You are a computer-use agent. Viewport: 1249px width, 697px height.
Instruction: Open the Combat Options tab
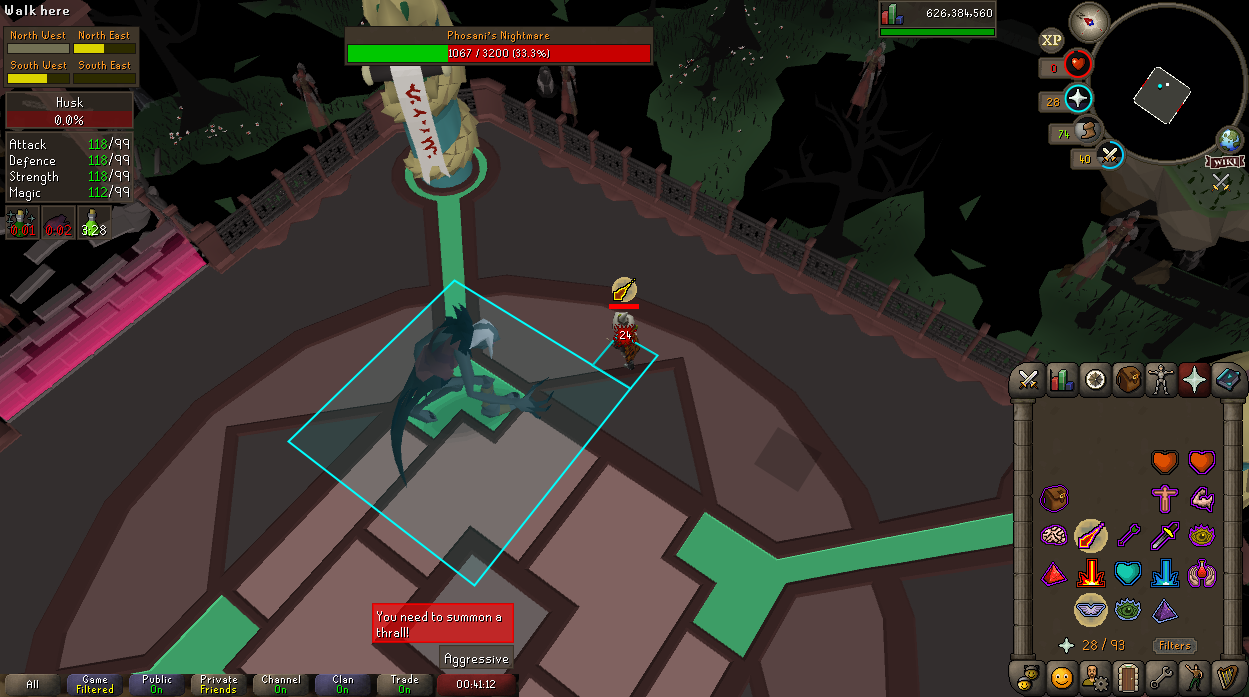coord(1028,380)
